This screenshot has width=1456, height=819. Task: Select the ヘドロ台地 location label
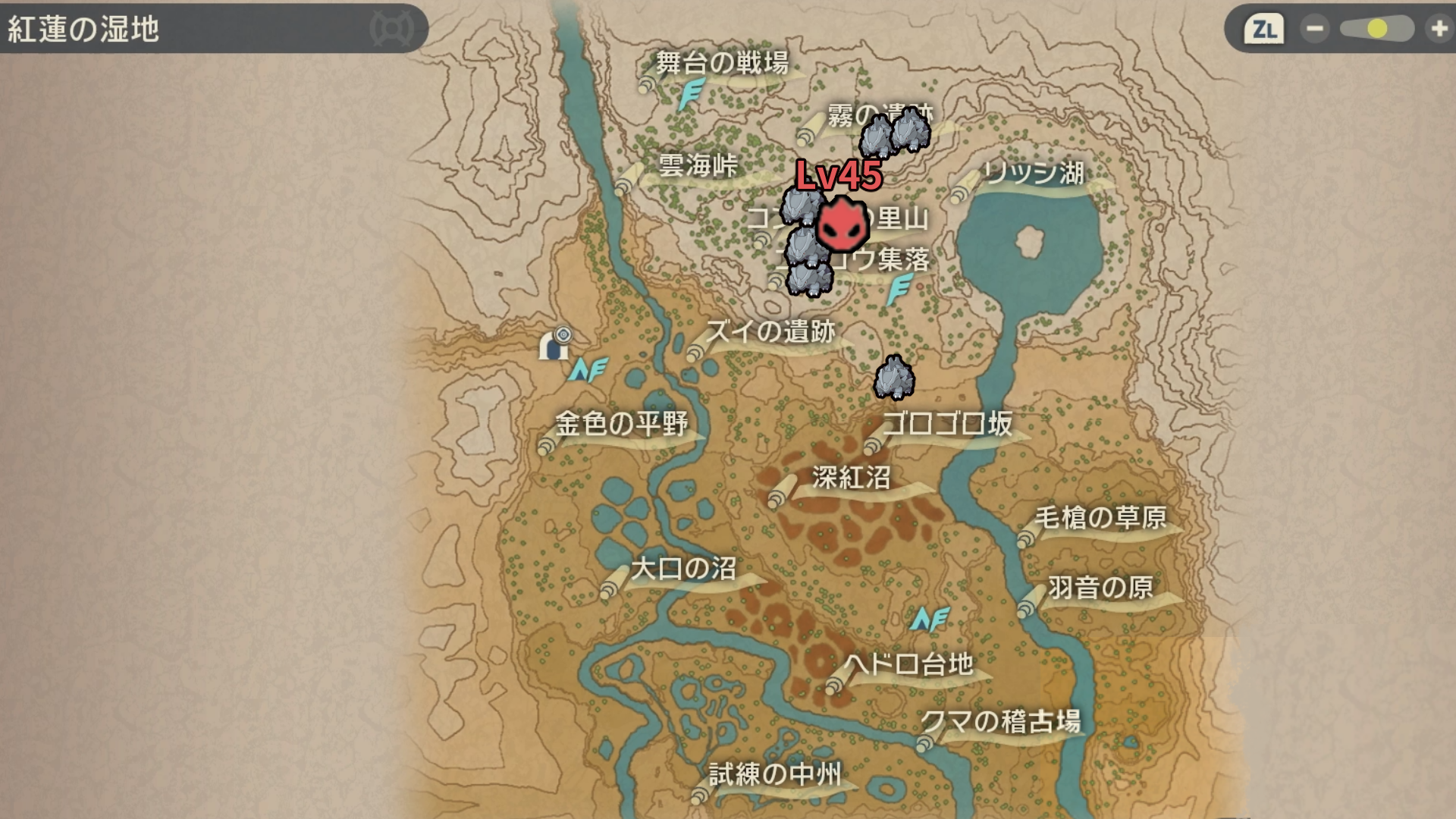coord(908,665)
